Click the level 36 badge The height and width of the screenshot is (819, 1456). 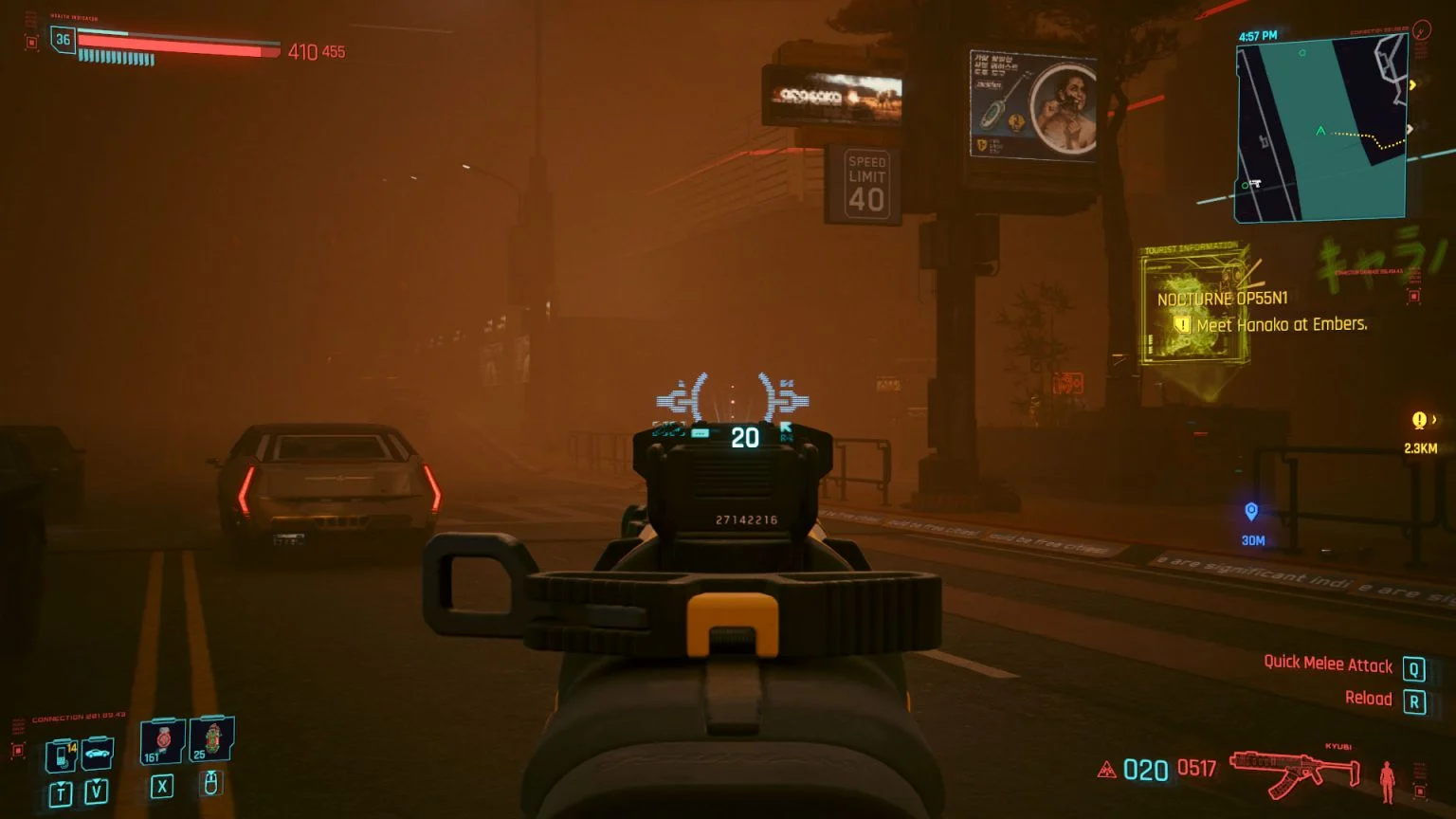62,41
